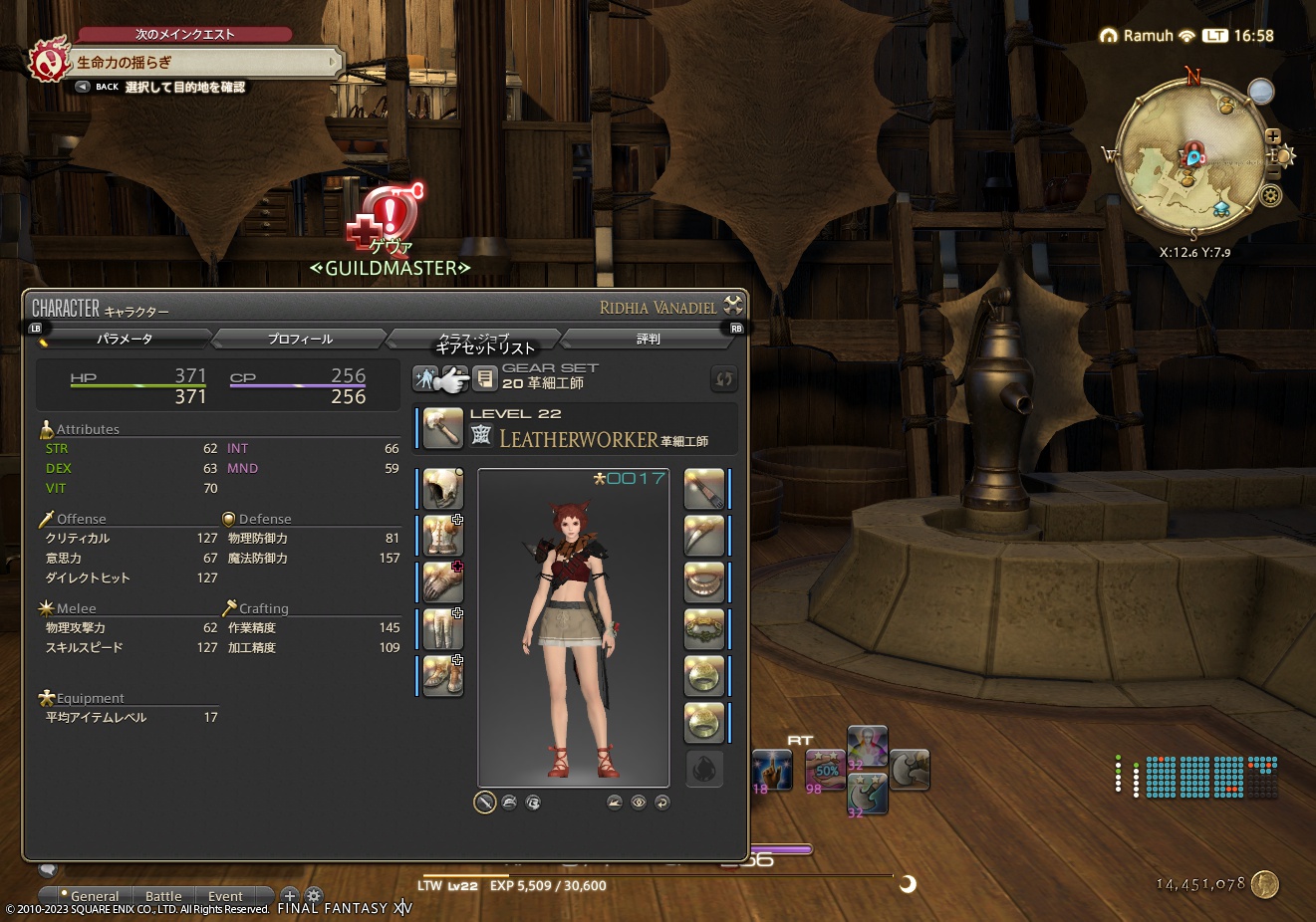Select the Leatherworker axe icon on hotbar
Screen dimensions: 1316x922
point(910,769)
